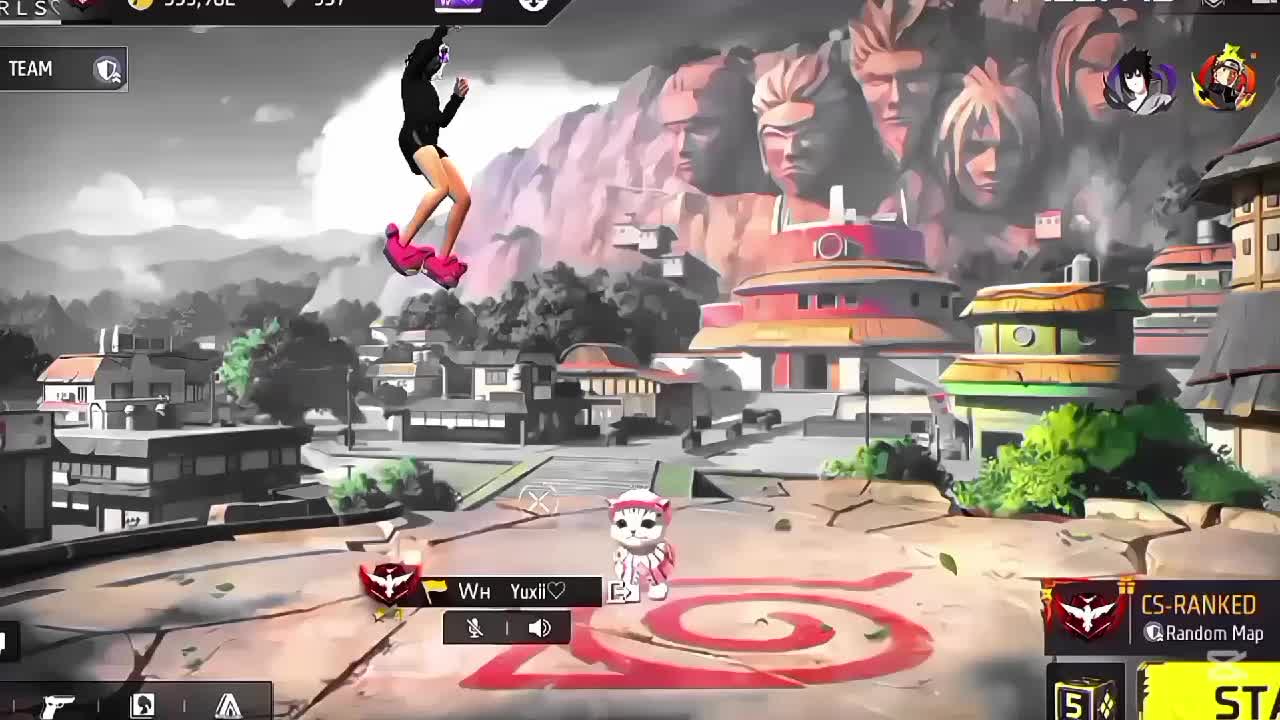
Task: Toggle the muted microphone icon
Action: [x=475, y=628]
